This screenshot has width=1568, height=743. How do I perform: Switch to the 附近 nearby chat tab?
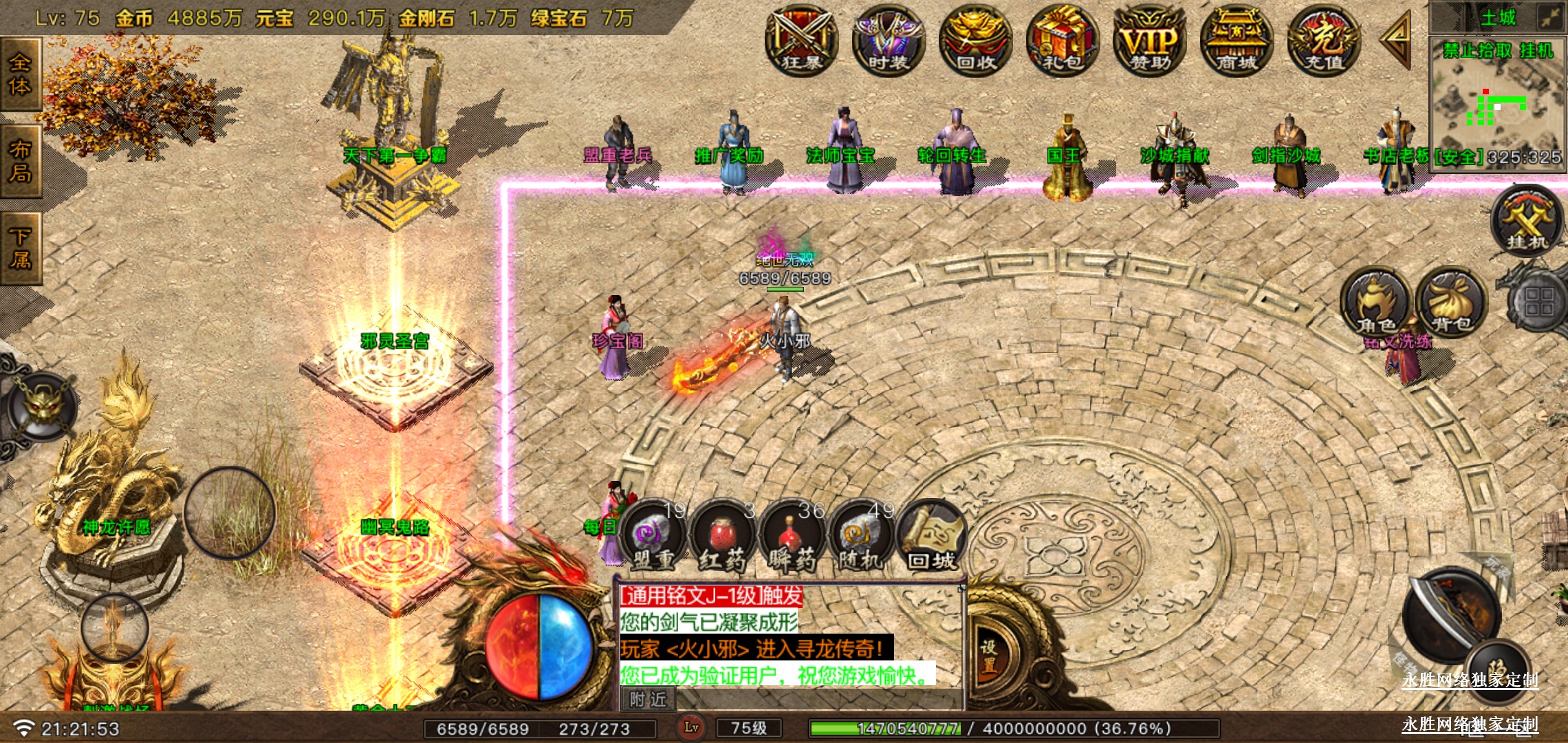point(648,700)
